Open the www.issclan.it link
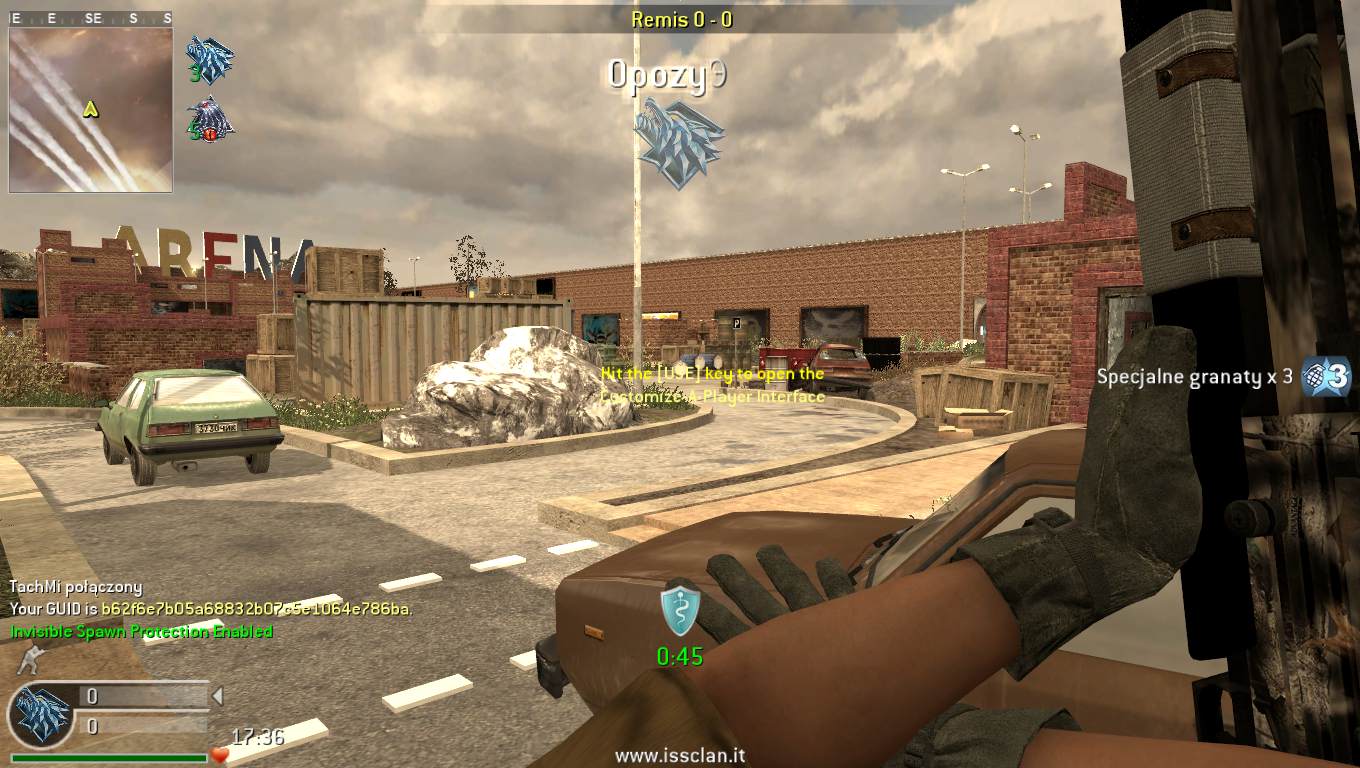 click(x=680, y=757)
